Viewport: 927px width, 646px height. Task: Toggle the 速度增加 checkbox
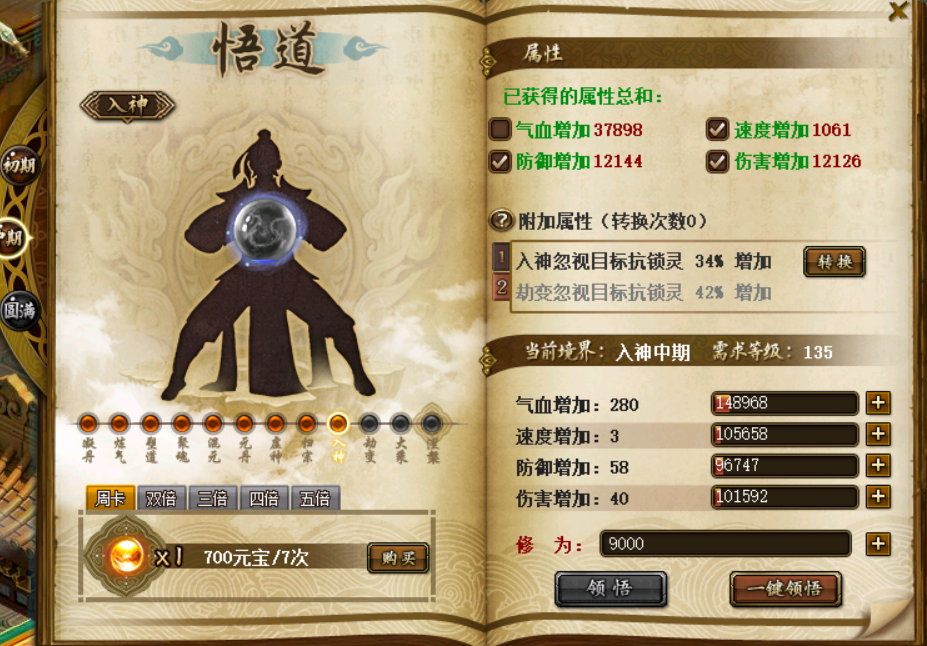pyautogui.click(x=717, y=129)
